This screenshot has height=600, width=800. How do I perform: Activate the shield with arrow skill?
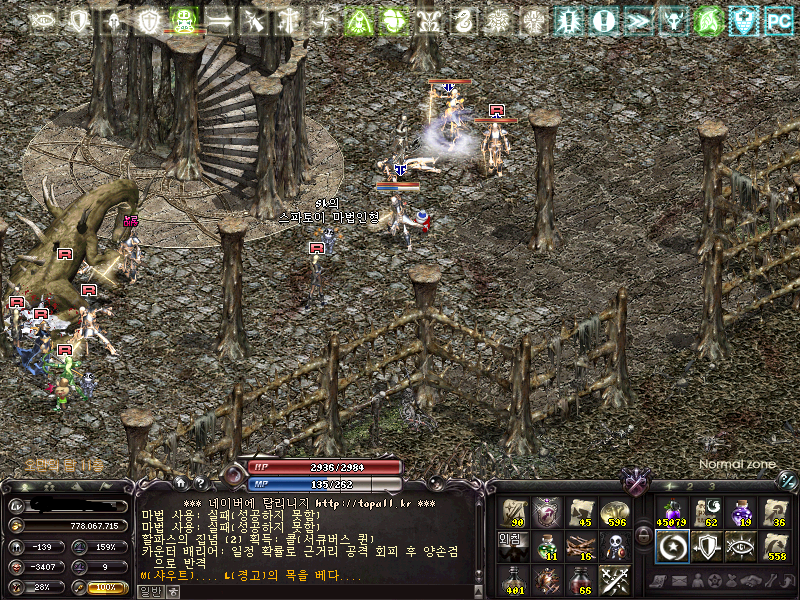(706, 546)
